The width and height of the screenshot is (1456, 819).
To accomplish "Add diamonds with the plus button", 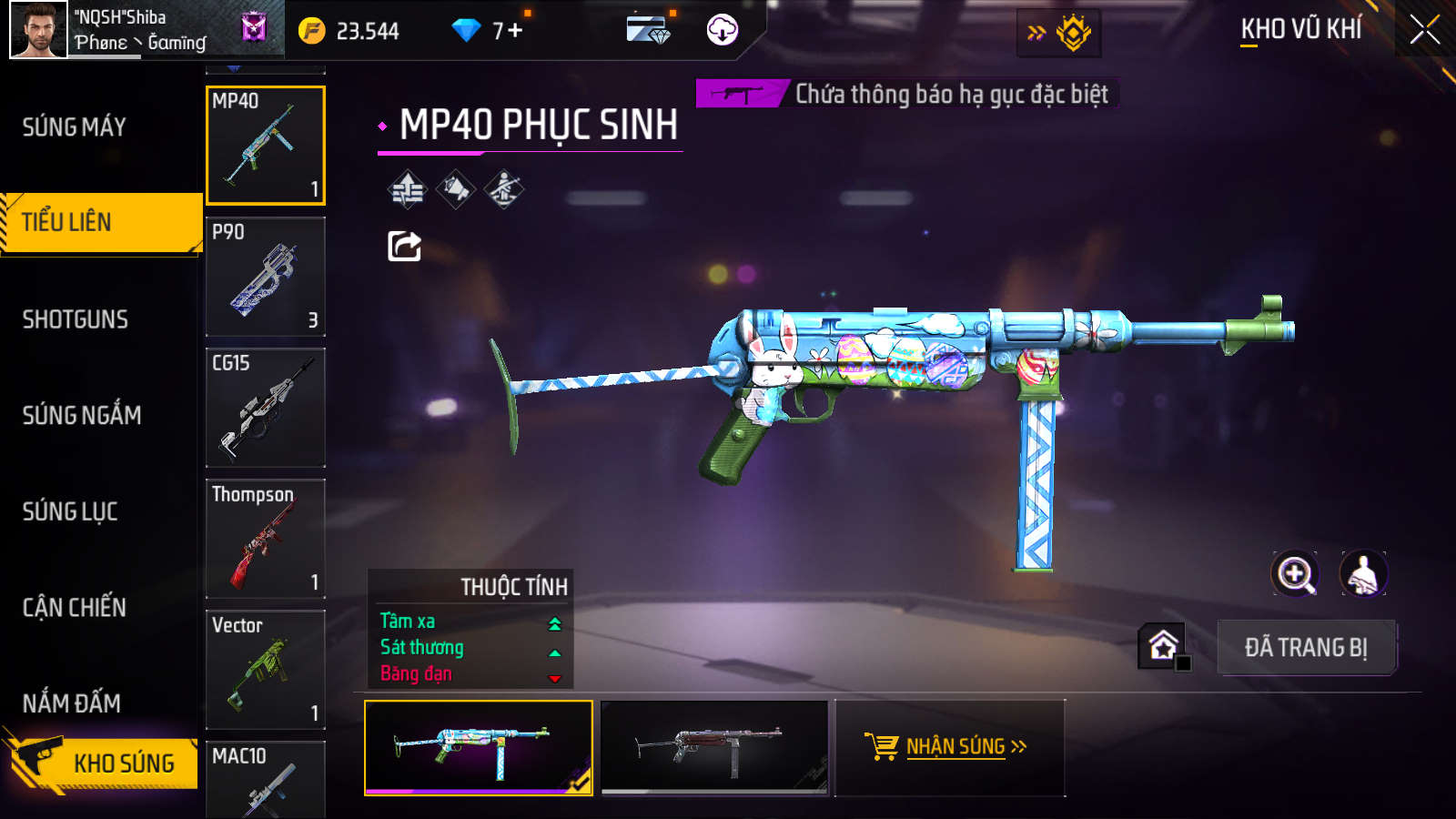I will (515, 31).
